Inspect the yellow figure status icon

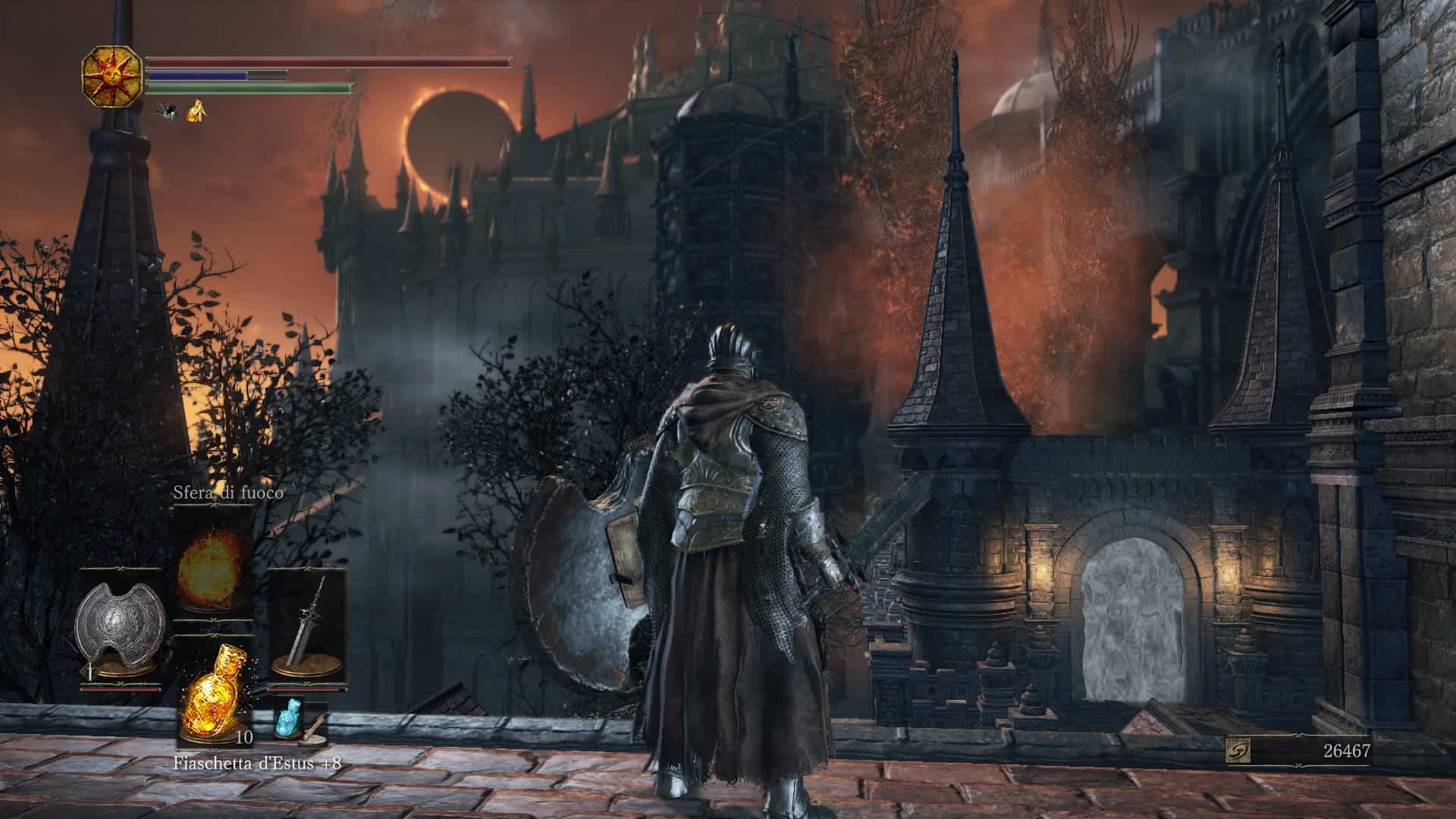point(197,111)
